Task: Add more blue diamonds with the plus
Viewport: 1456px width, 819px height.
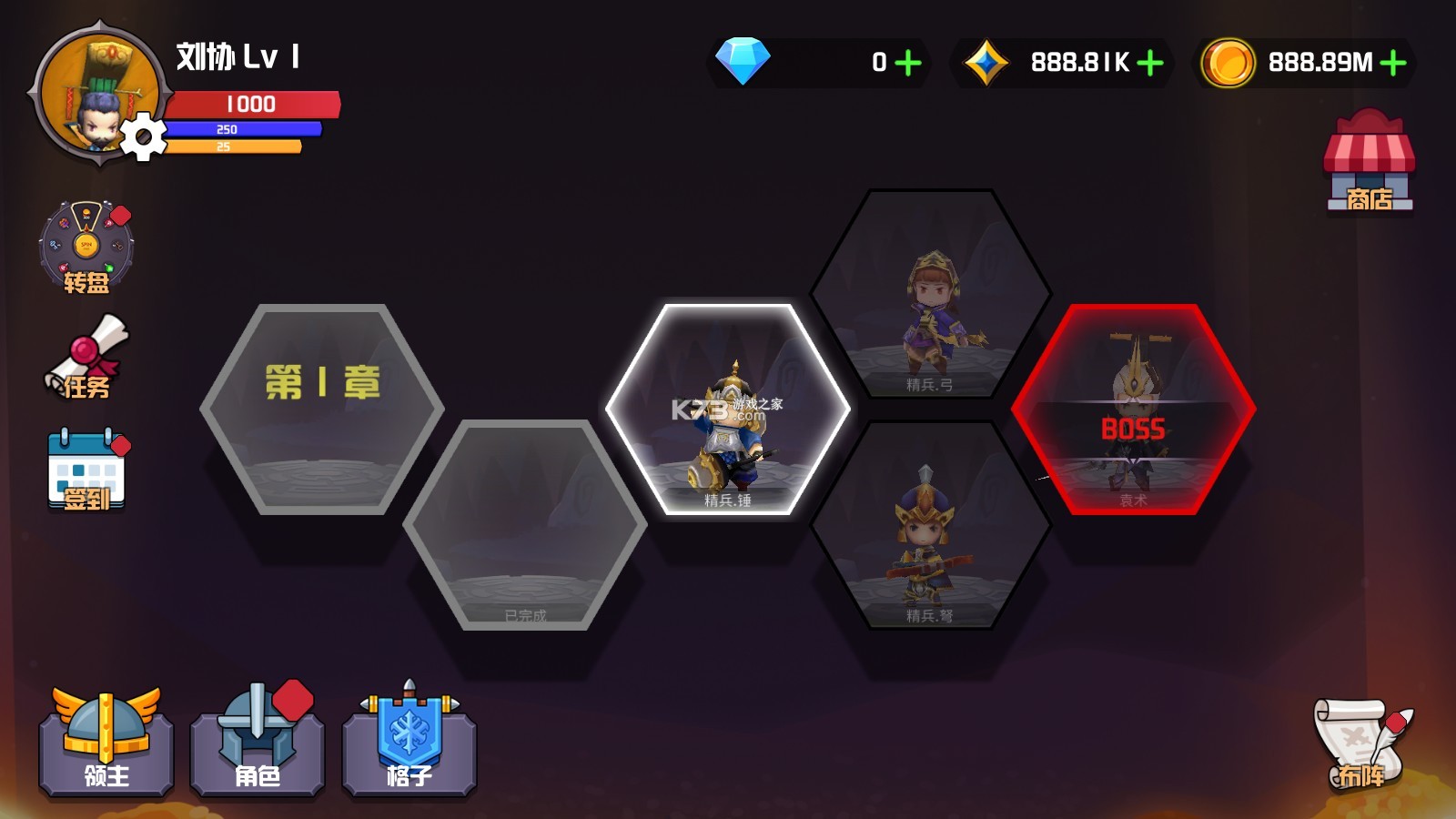Action: [x=908, y=63]
